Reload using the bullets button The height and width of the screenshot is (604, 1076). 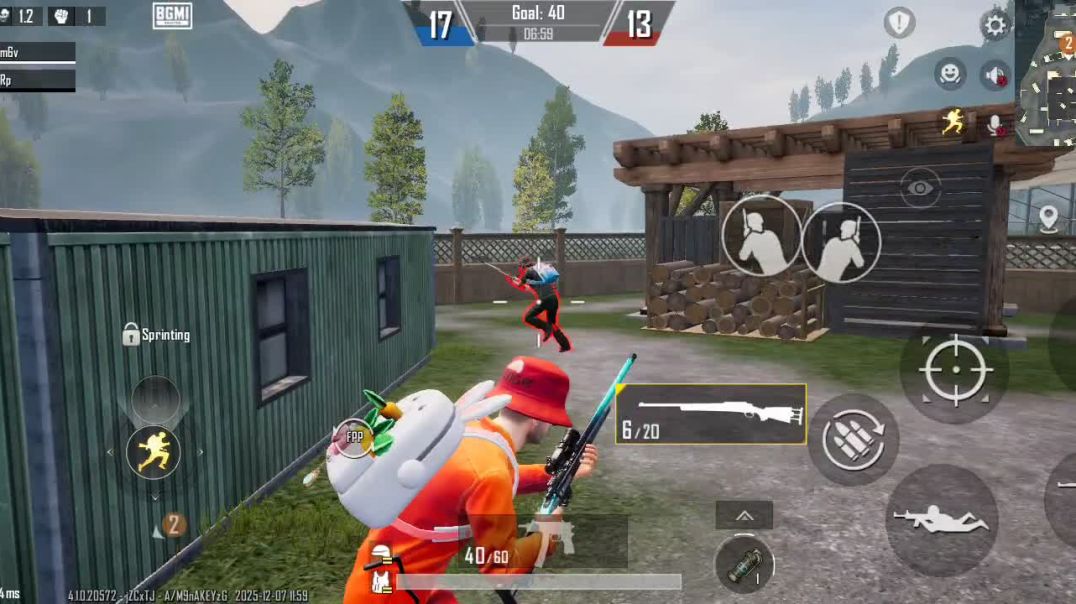[853, 439]
